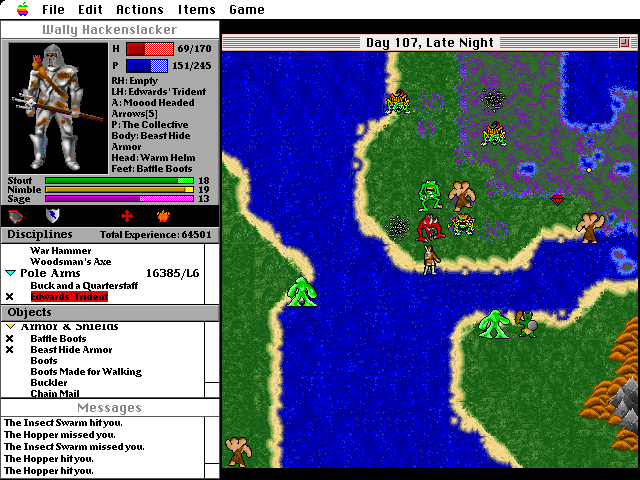Select the Chain Mail item

55,394
